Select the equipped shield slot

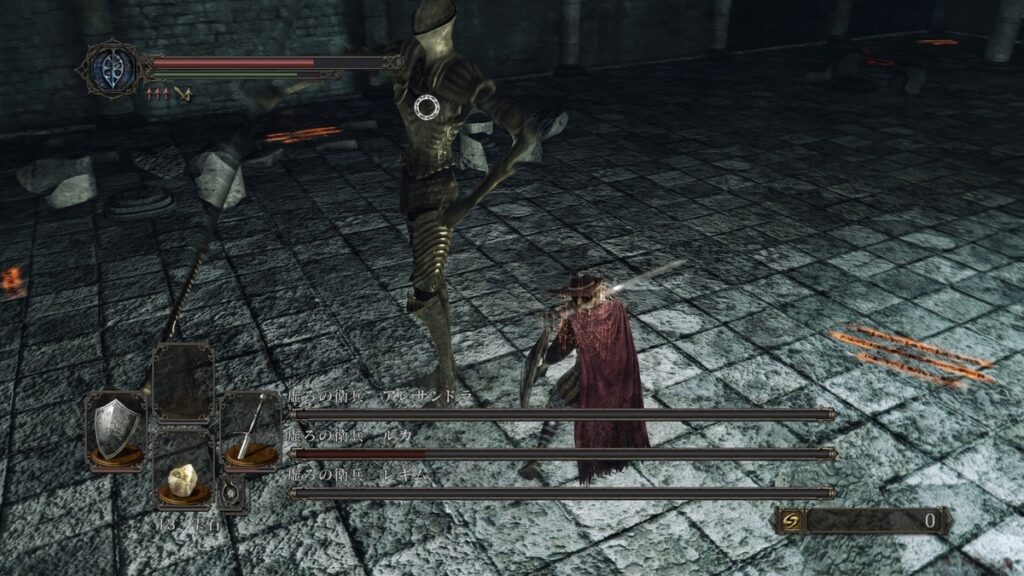click(115, 430)
